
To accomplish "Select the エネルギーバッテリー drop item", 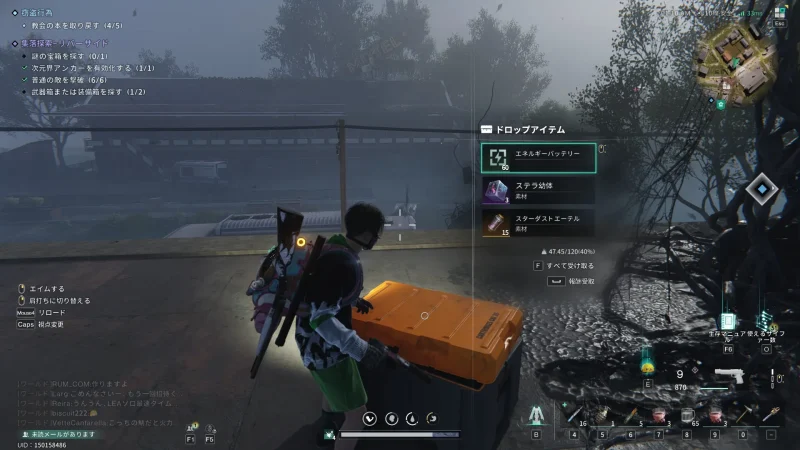I will click(x=539, y=157).
